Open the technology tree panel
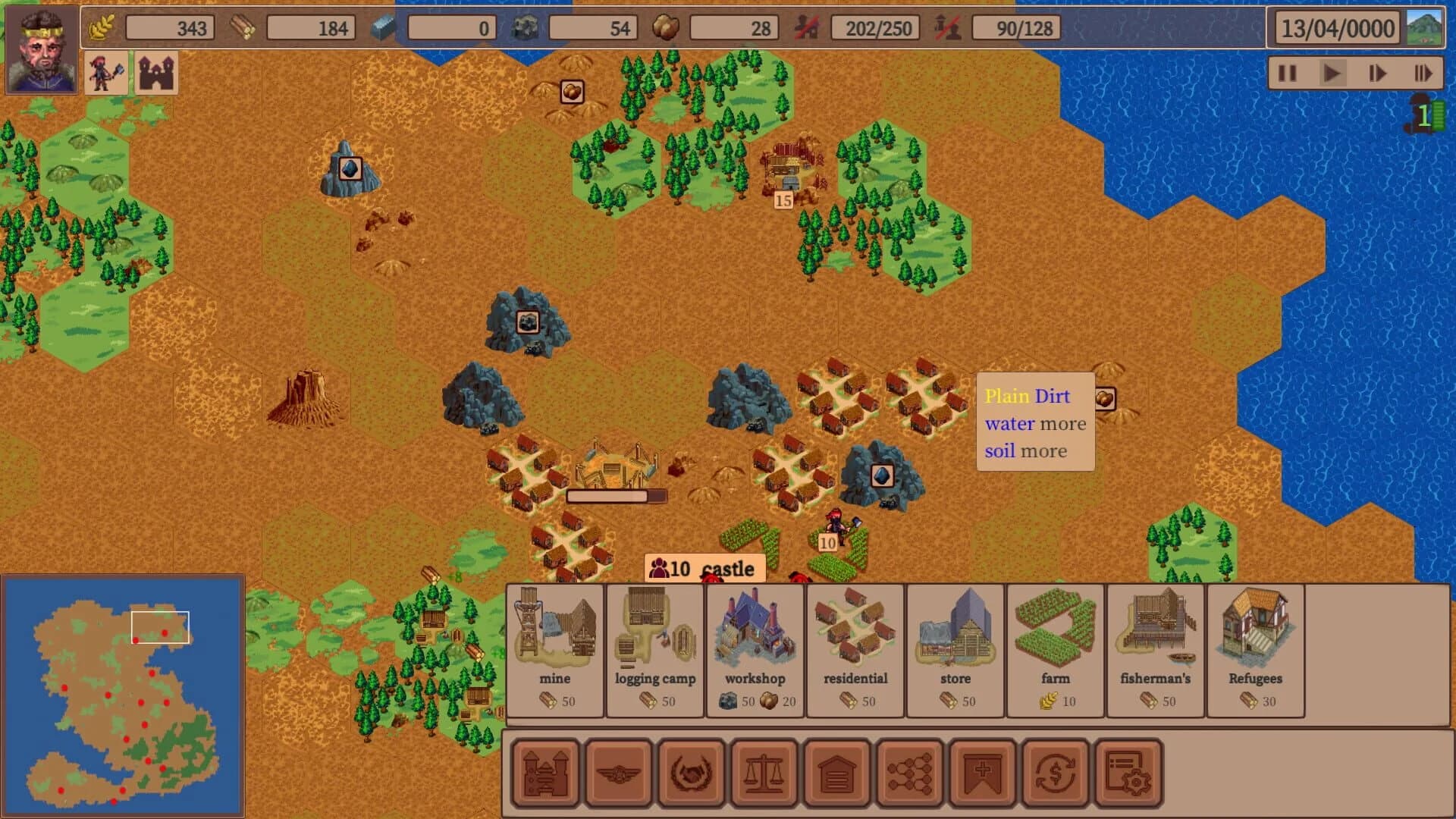 (909, 771)
